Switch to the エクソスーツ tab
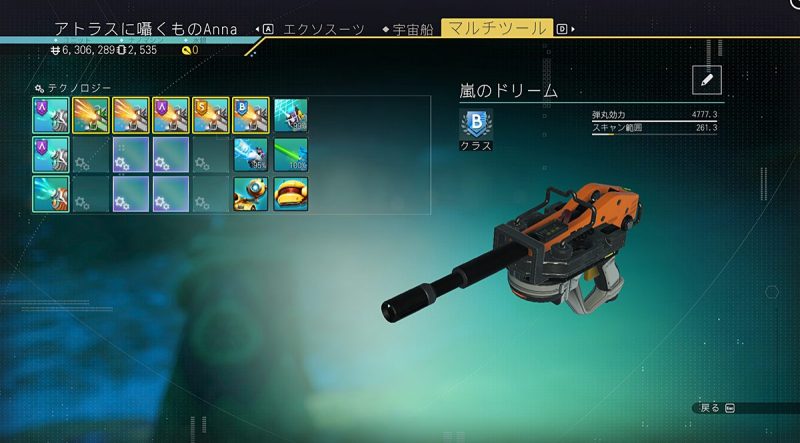Screen dimensions: 800x443 pos(322,29)
